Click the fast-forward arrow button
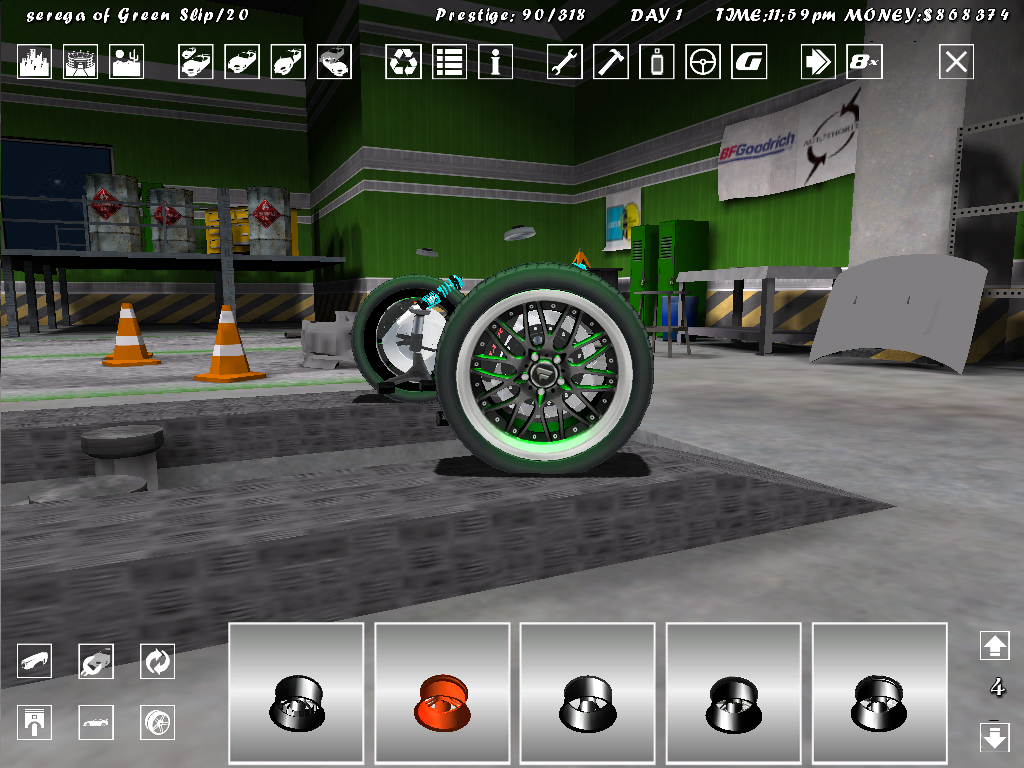Image resolution: width=1024 pixels, height=768 pixels. 818,62
